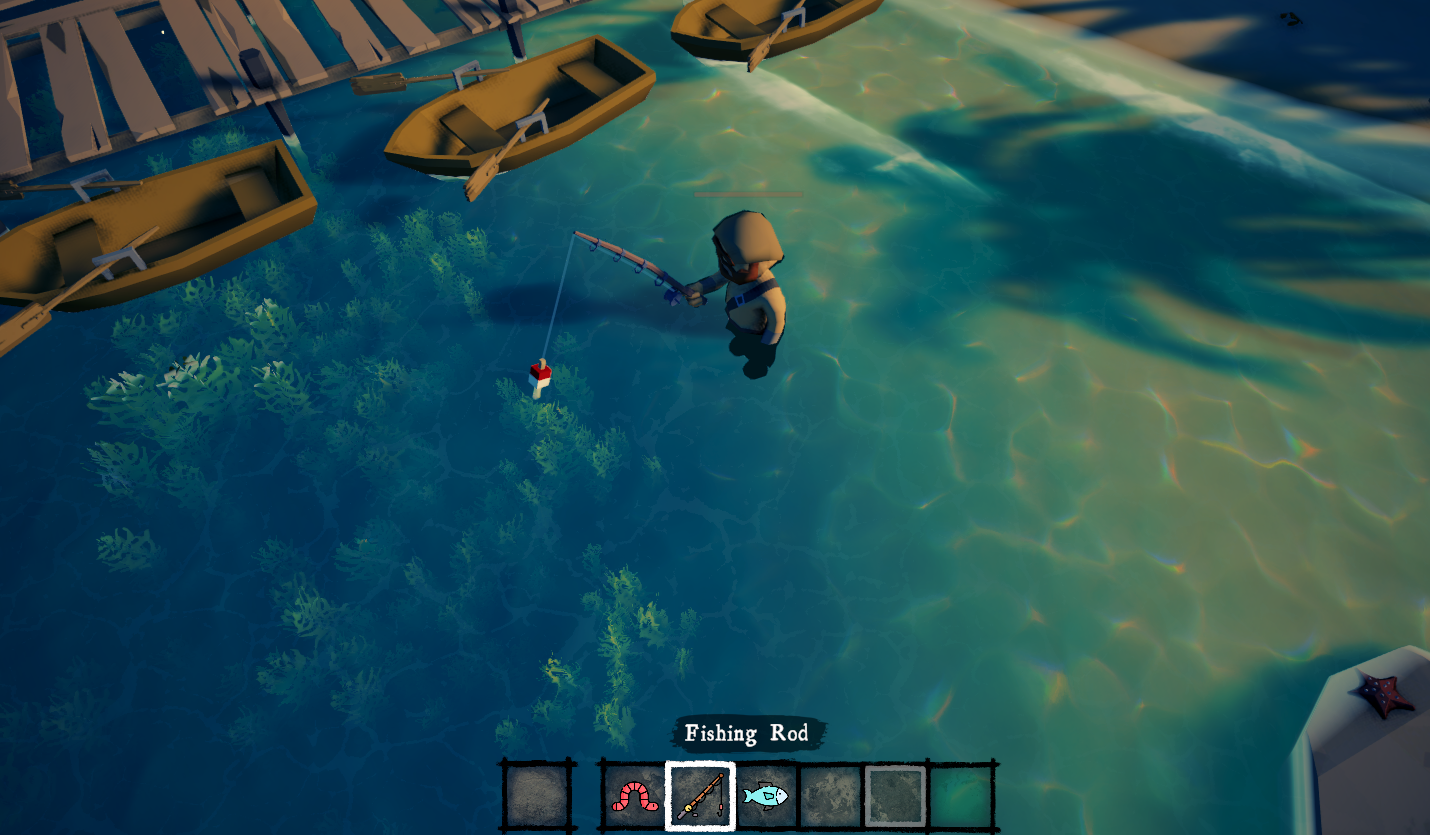
Task: Click the Fishing Rod tooltip label
Action: [747, 732]
